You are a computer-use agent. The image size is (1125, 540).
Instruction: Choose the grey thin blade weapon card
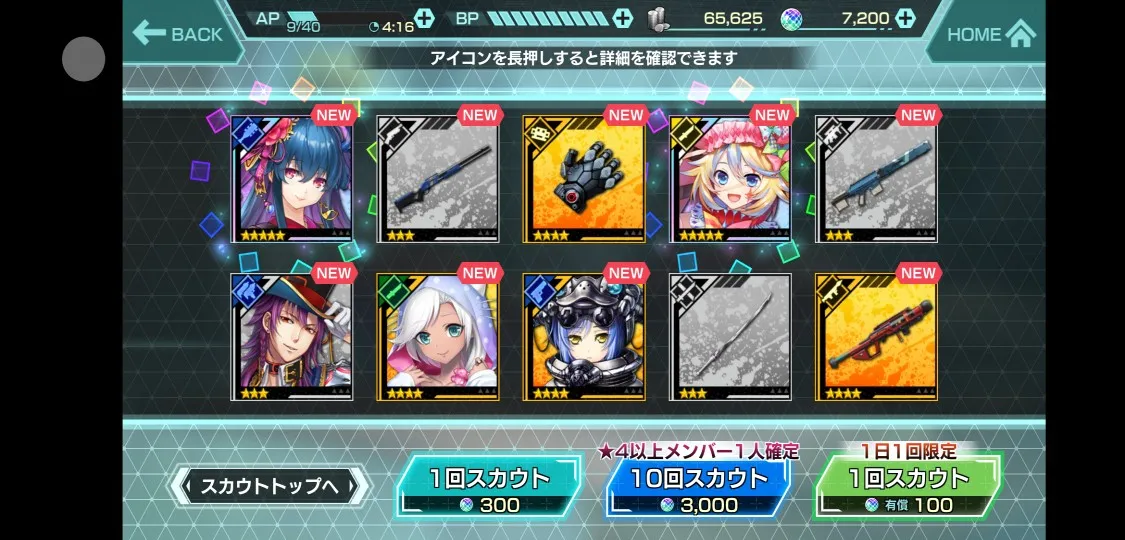(x=730, y=337)
